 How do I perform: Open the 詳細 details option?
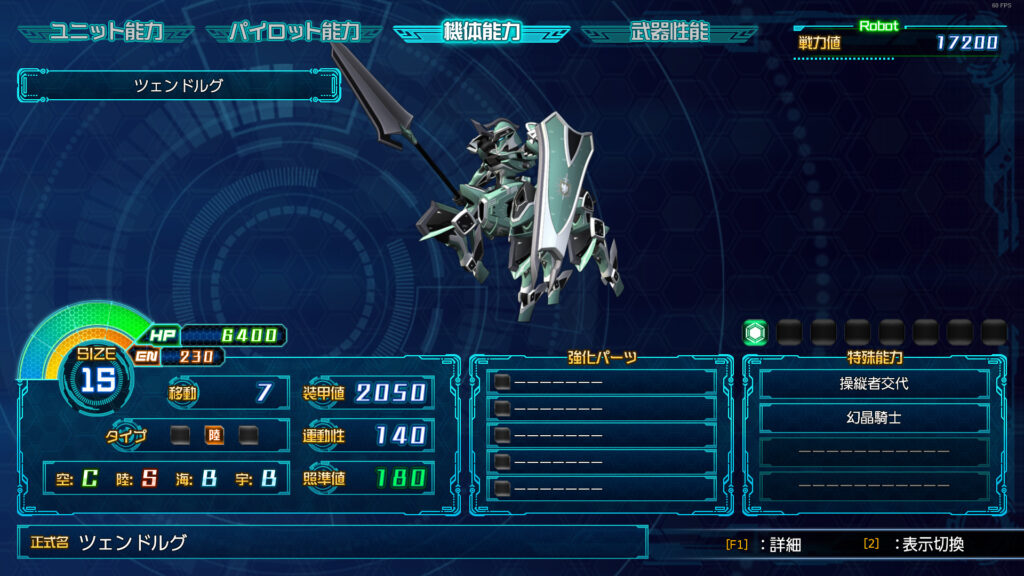point(765,545)
